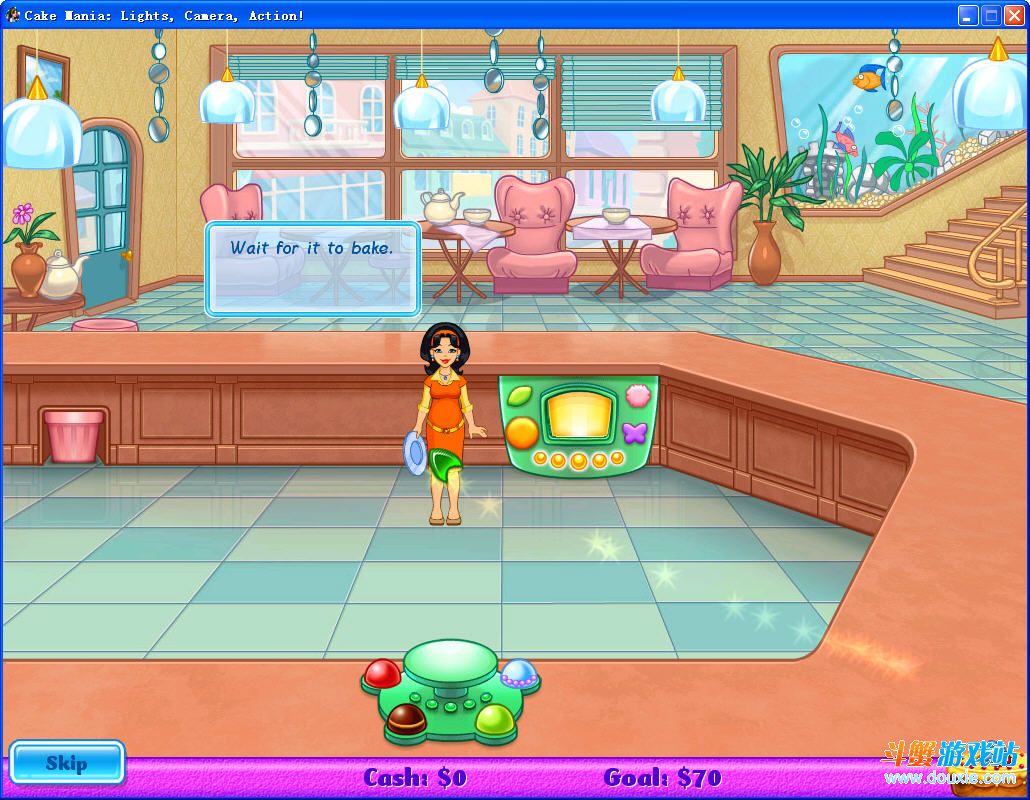This screenshot has height=800, width=1030.
Task: Minimize the Cake Mania window
Action: click(x=967, y=15)
